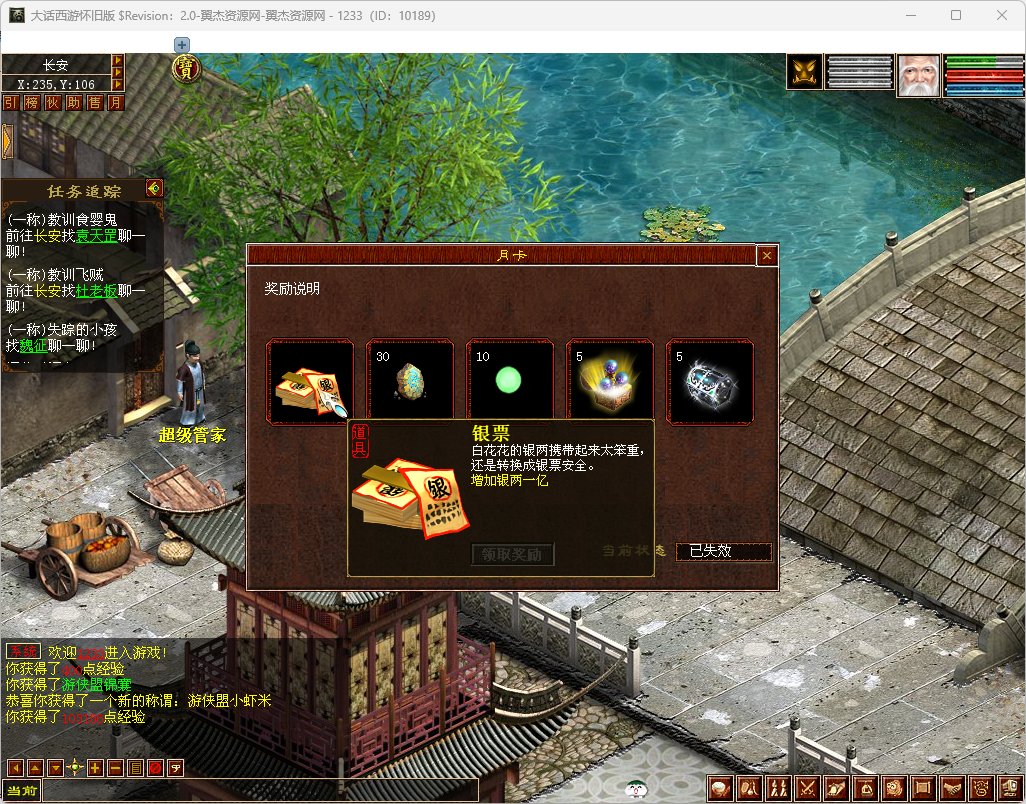Open the 售 shop button
Screen dimensions: 1026x804
[95, 102]
